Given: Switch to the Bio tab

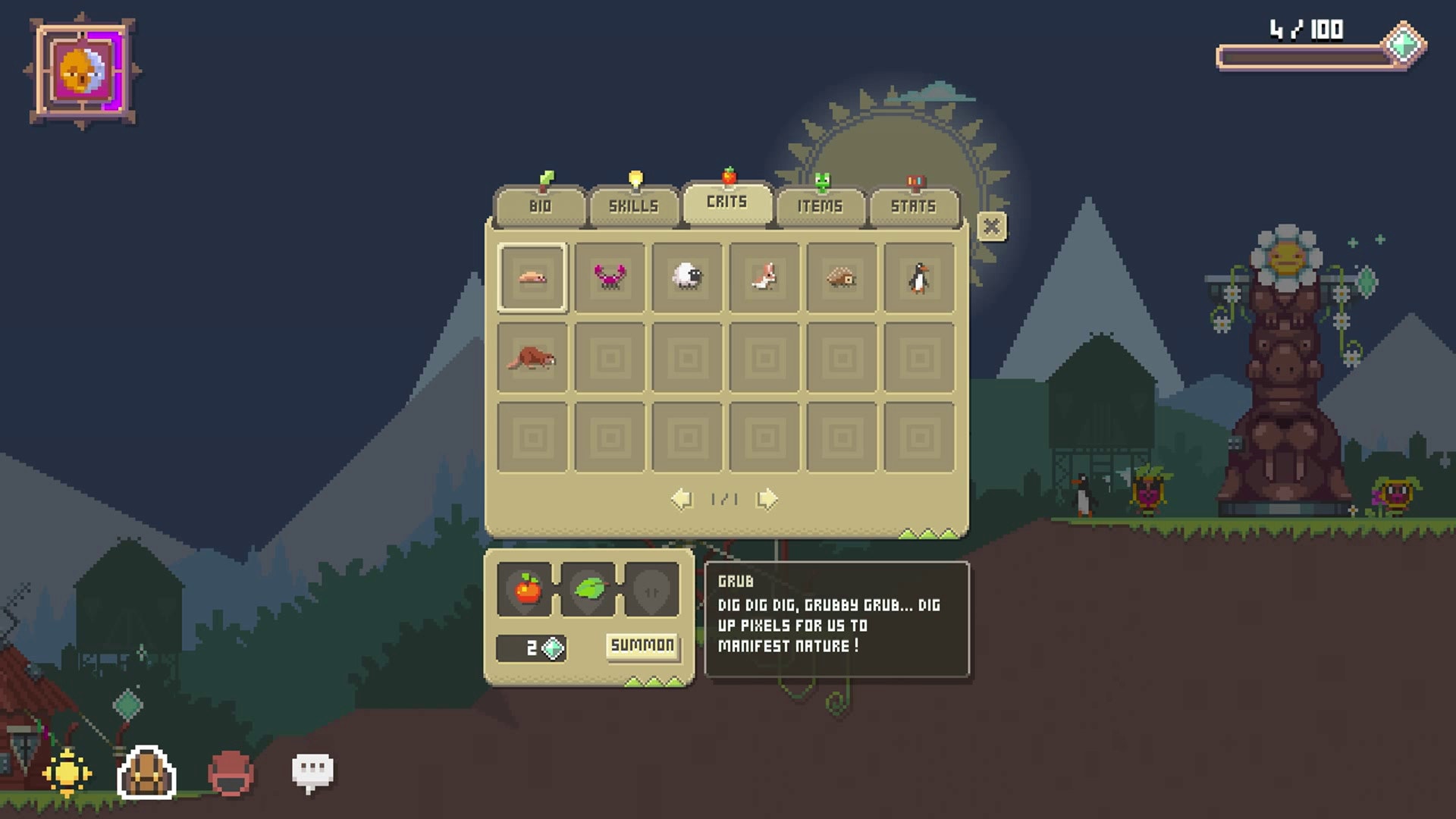Looking at the screenshot, I should pyautogui.click(x=540, y=206).
